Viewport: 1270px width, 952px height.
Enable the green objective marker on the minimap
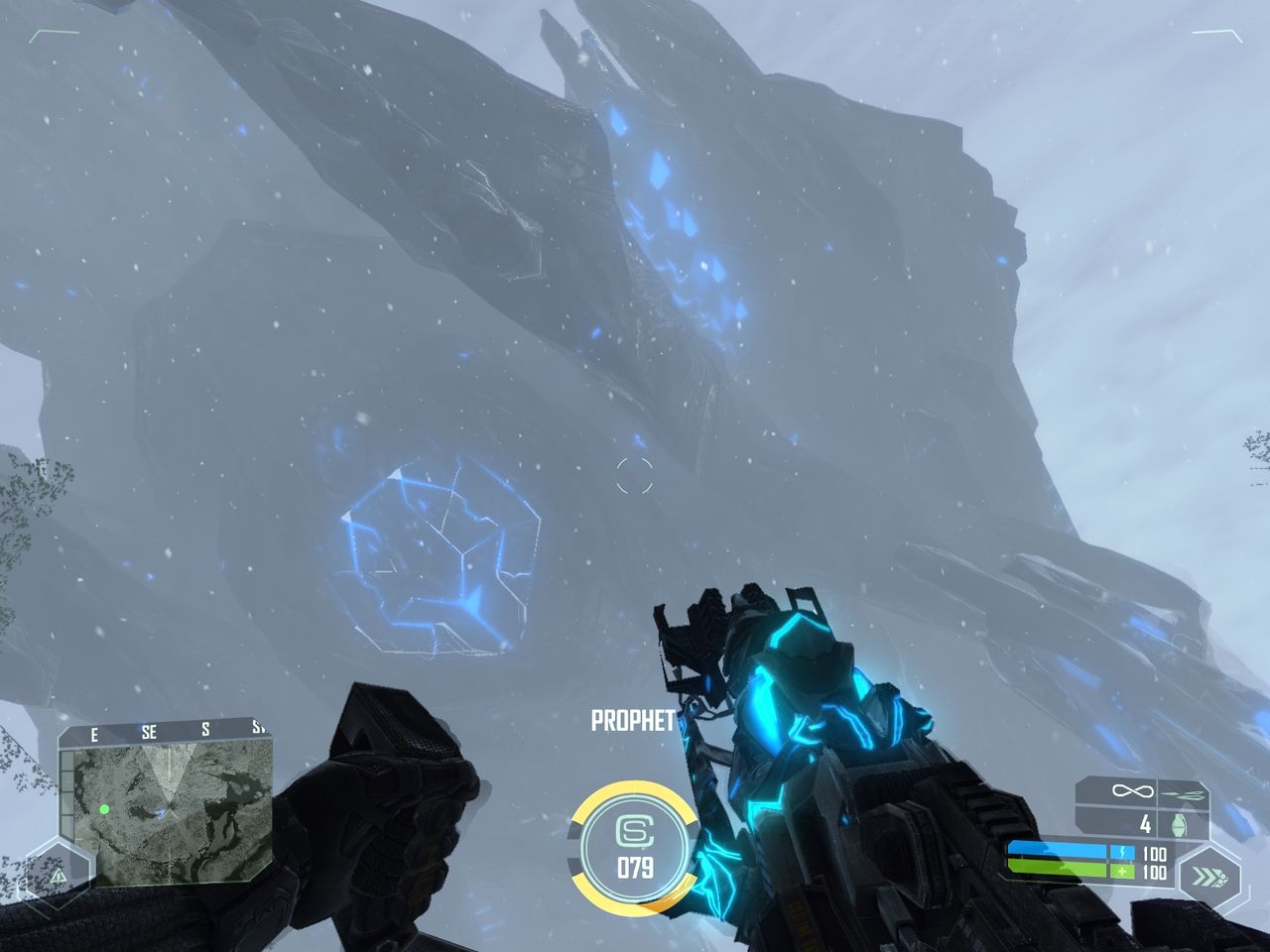pyautogui.click(x=104, y=809)
